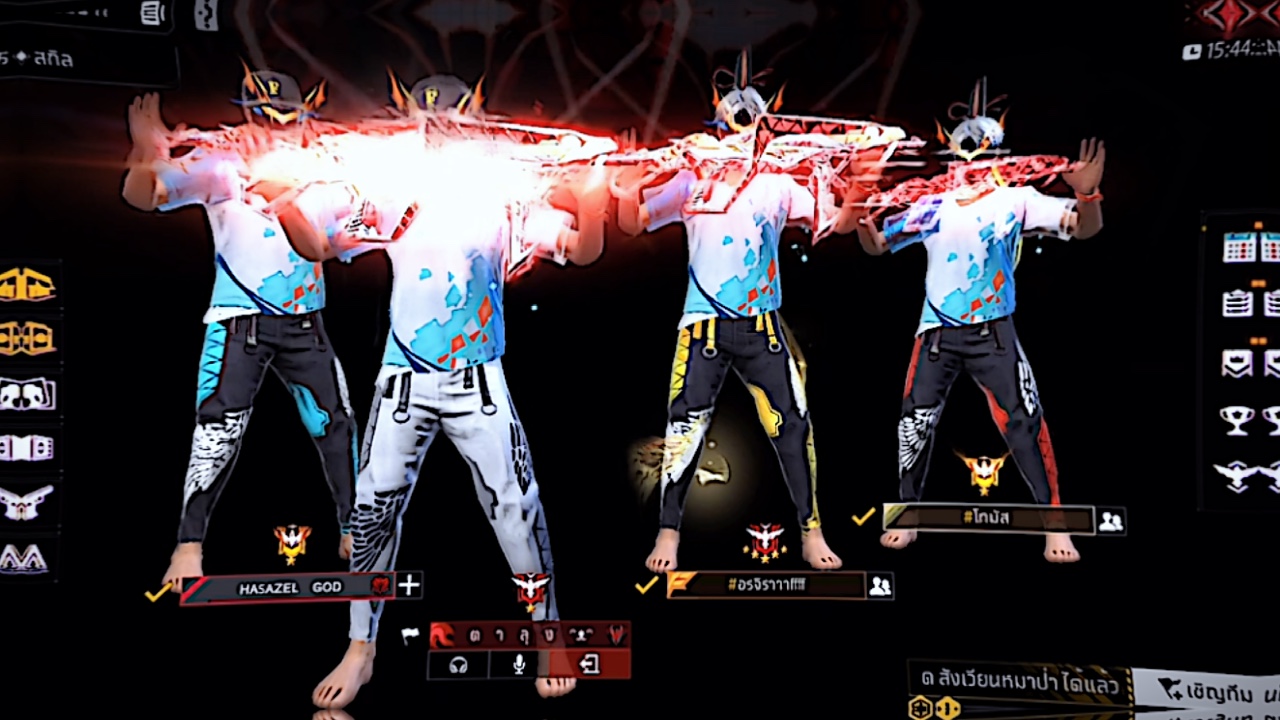This screenshot has width=1280, height=720.
Task: Invite team with the เชิญทีม button
Action: [1205, 689]
